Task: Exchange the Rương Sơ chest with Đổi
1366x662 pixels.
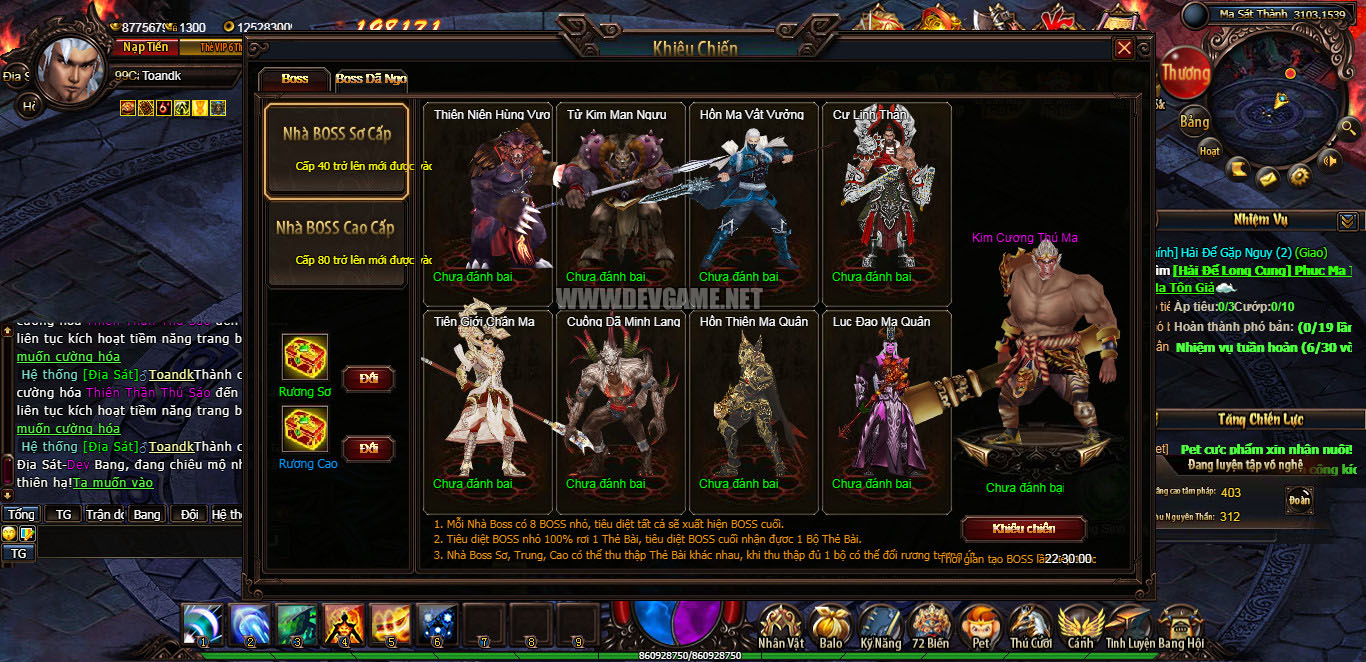Action: 368,379
